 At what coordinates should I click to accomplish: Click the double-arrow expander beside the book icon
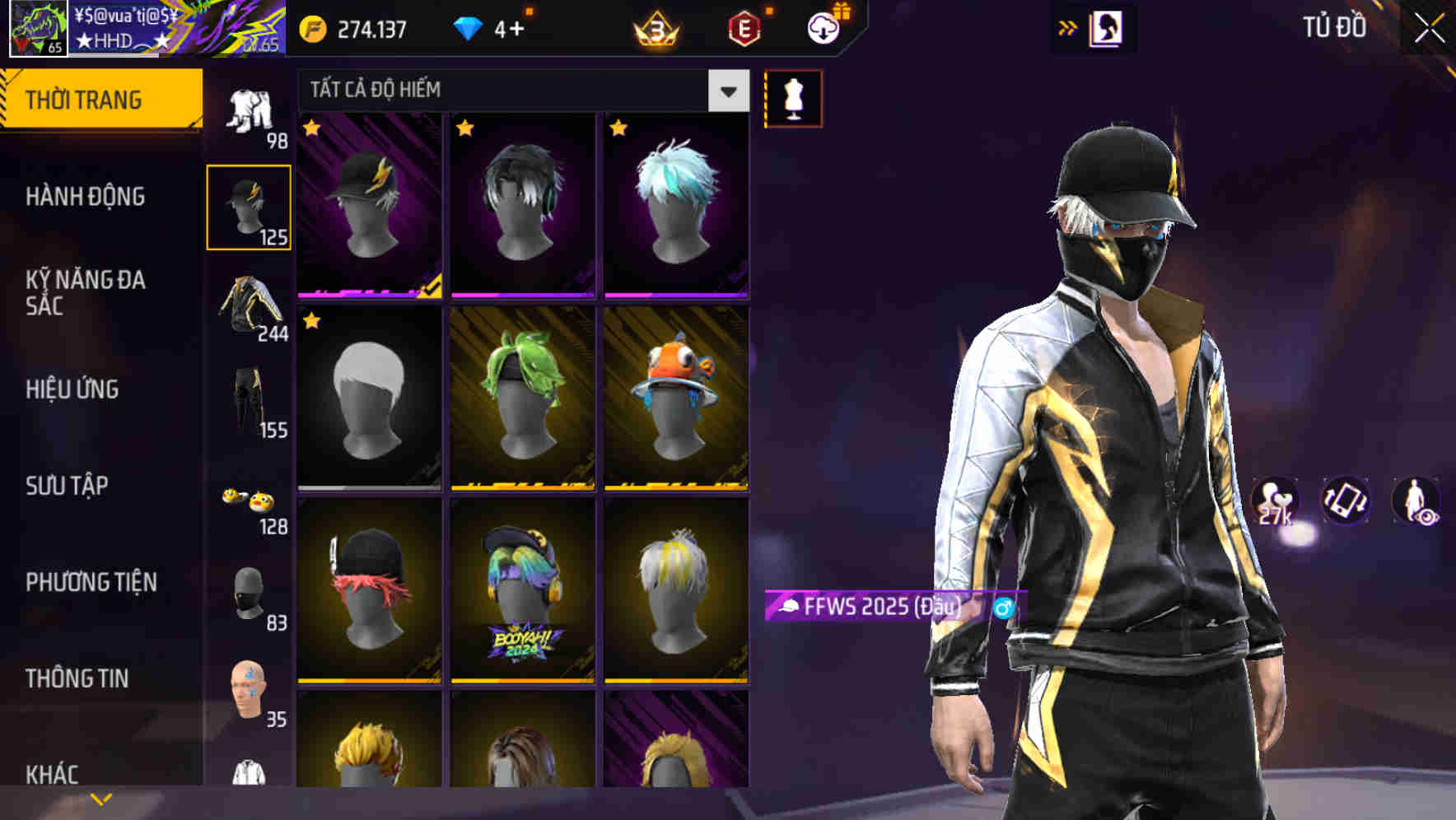(1068, 27)
